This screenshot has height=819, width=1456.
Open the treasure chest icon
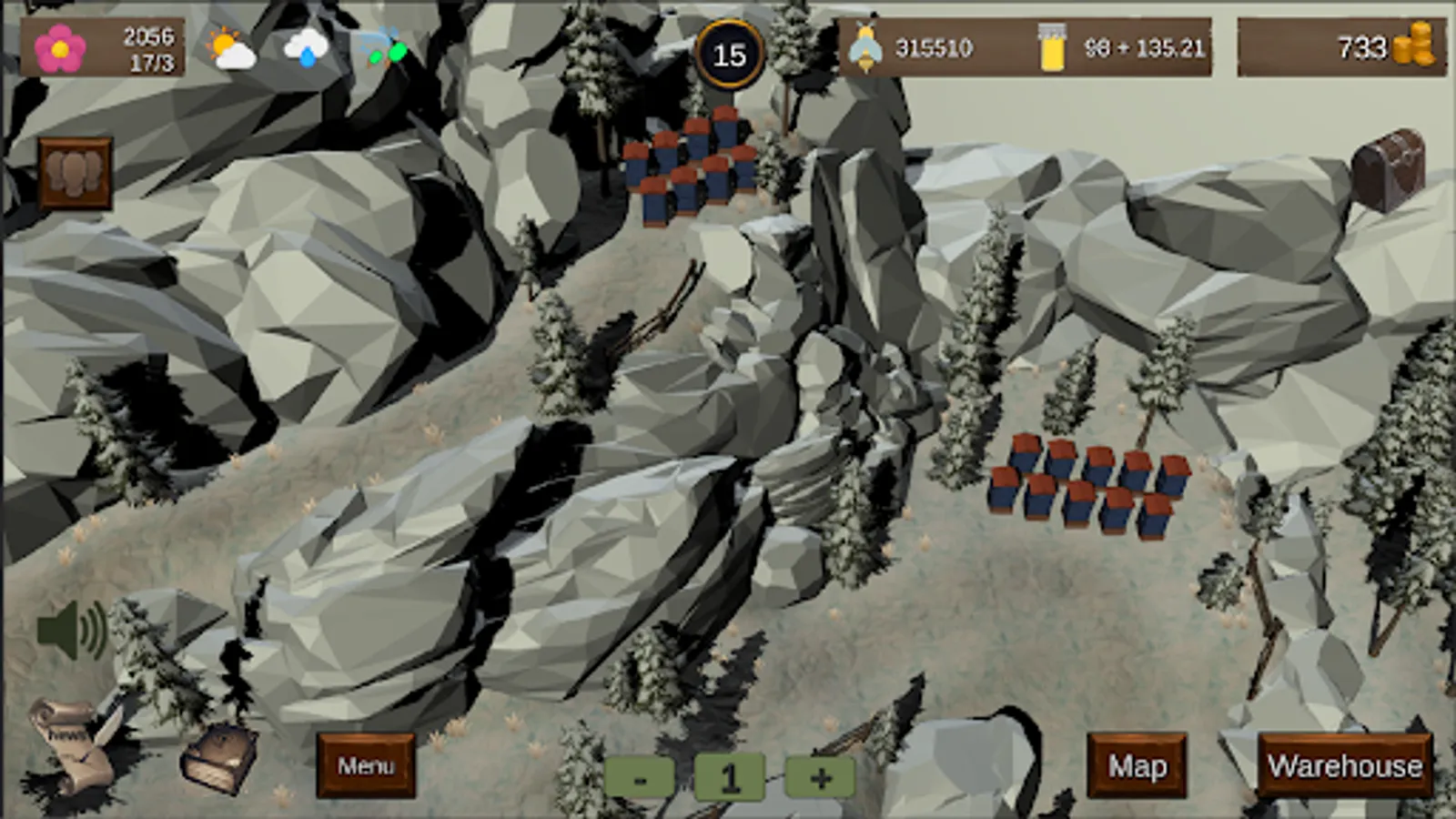click(1389, 169)
